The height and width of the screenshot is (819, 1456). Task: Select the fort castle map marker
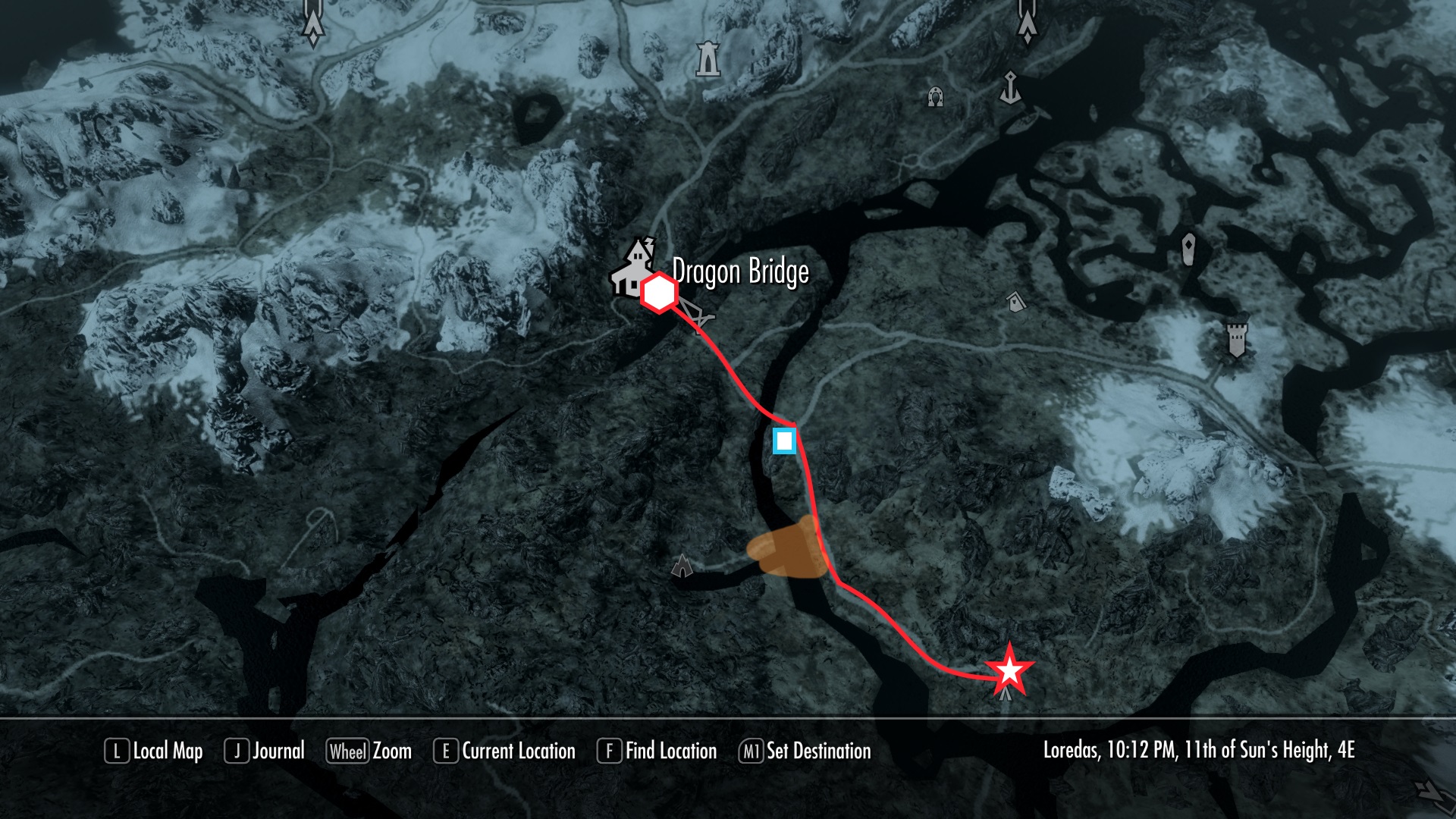click(x=1237, y=339)
